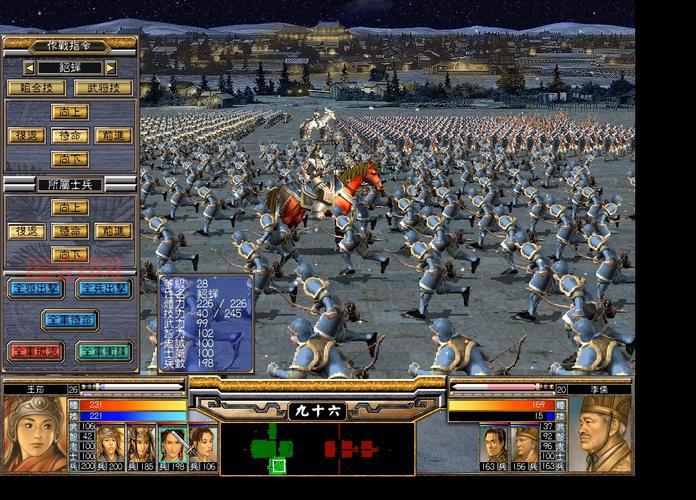Viewport: 696px width, 500px height.
Task: Issue the 全兵出擊 all-soldiers attack order
Action: 103,289
